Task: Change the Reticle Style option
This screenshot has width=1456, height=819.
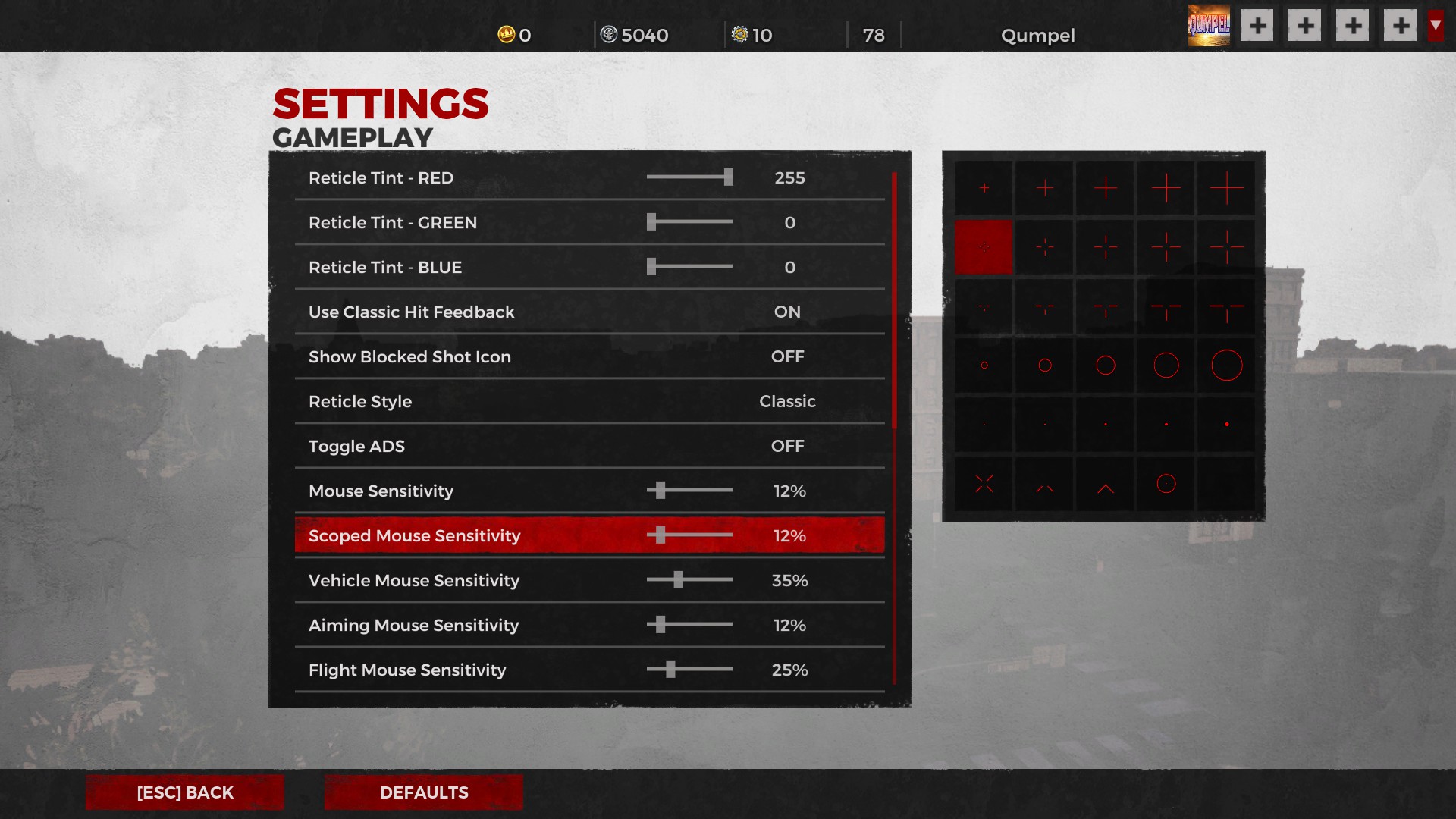Action: 786,401
